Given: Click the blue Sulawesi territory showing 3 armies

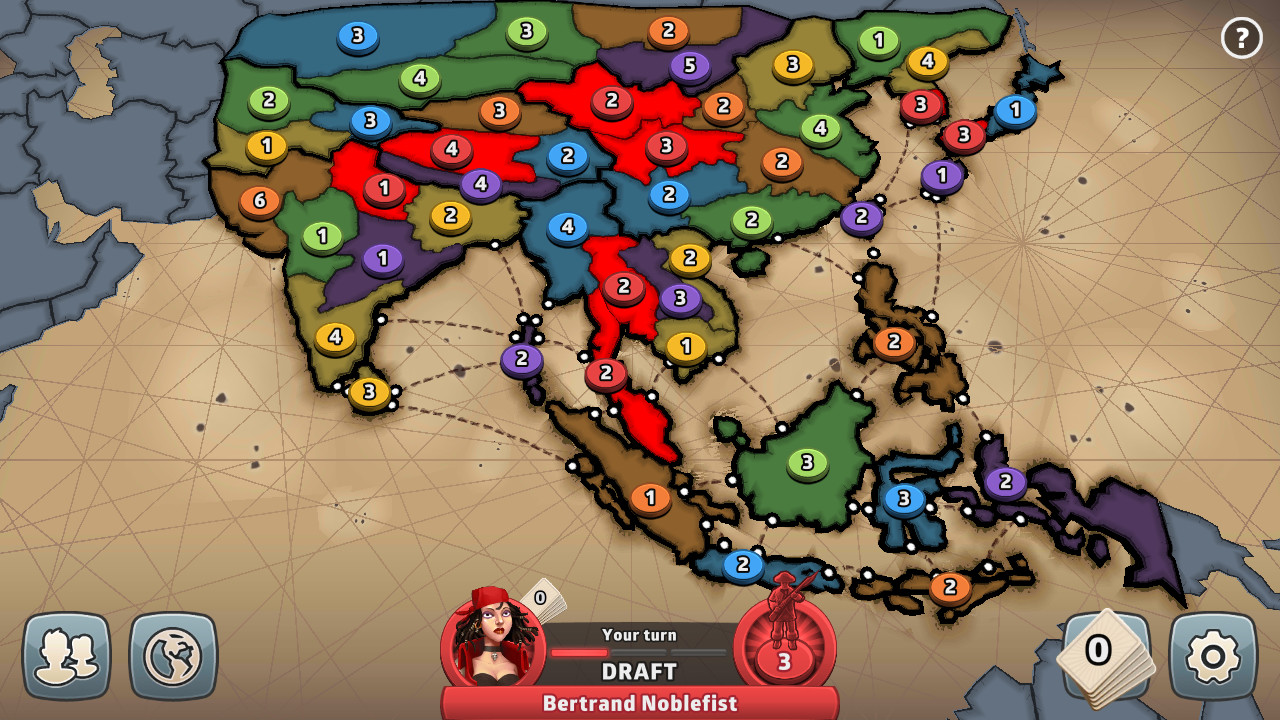Looking at the screenshot, I should pos(904,496).
